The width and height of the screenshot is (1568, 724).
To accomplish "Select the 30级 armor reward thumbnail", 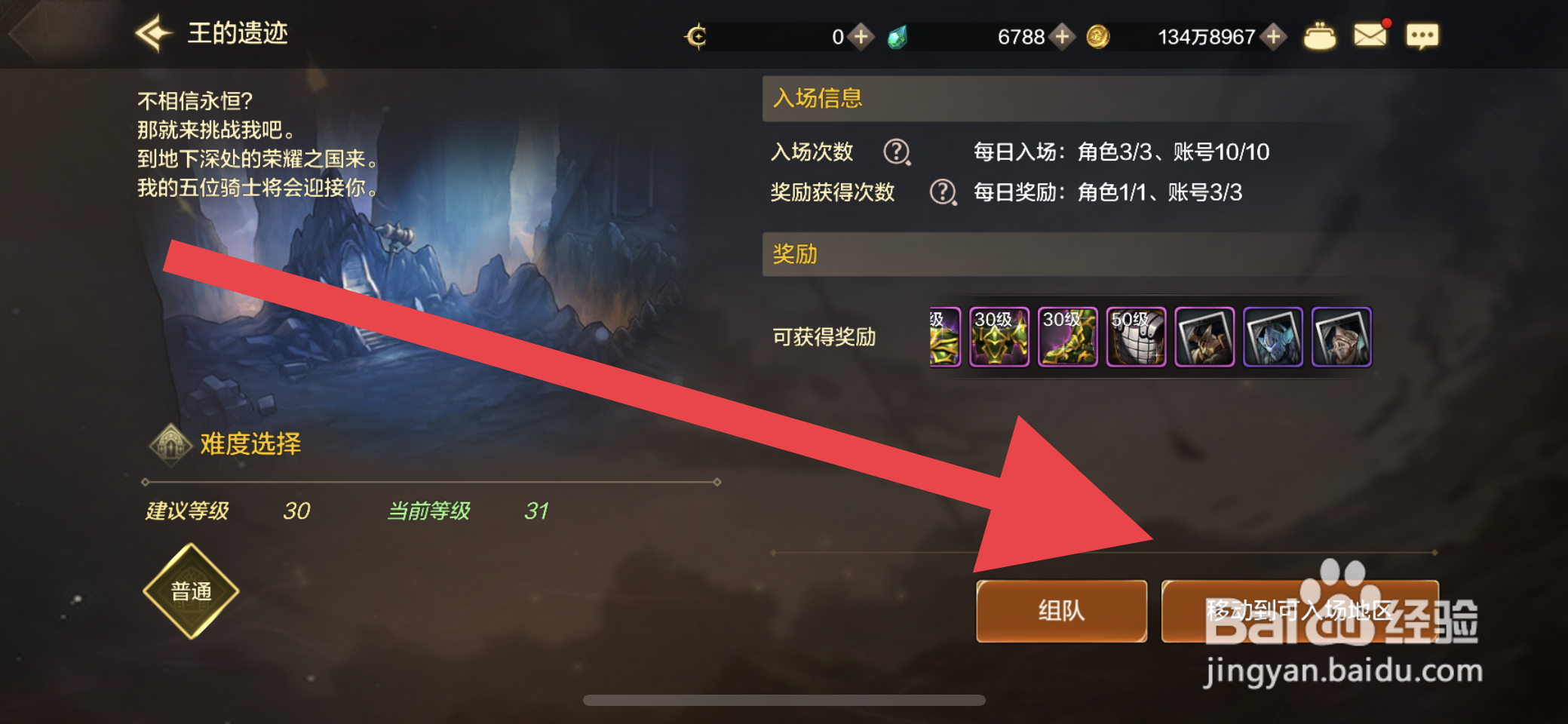I will point(999,337).
